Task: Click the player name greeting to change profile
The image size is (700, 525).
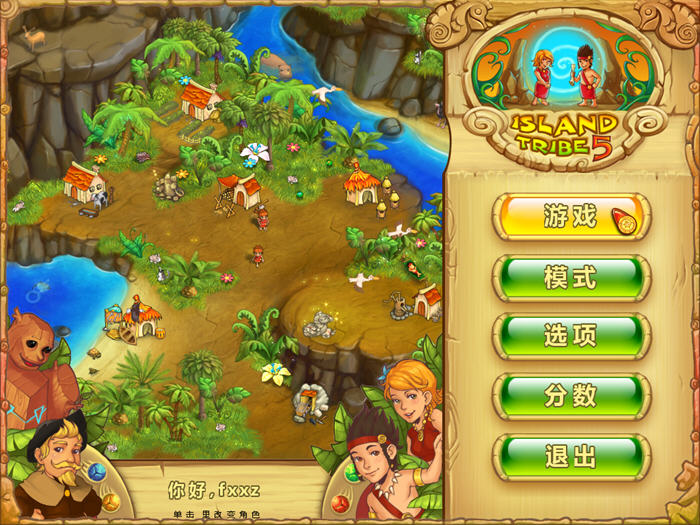Action: [x=214, y=491]
